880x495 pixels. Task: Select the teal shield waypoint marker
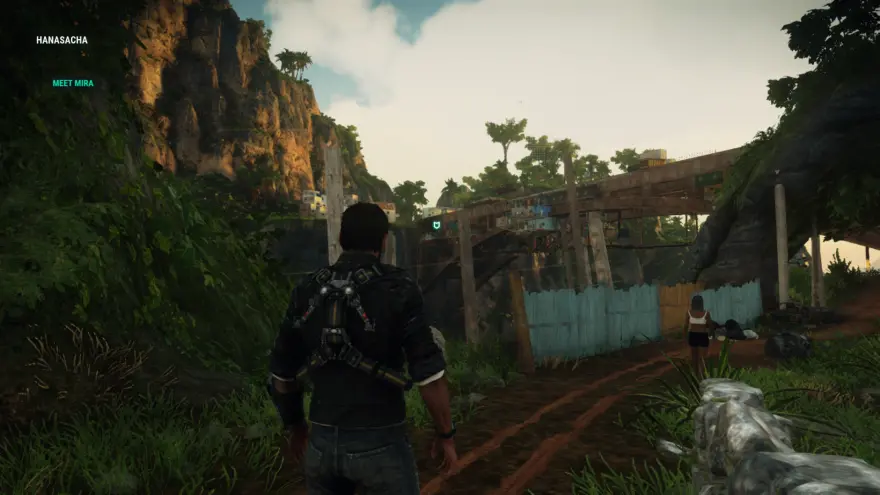[436, 226]
